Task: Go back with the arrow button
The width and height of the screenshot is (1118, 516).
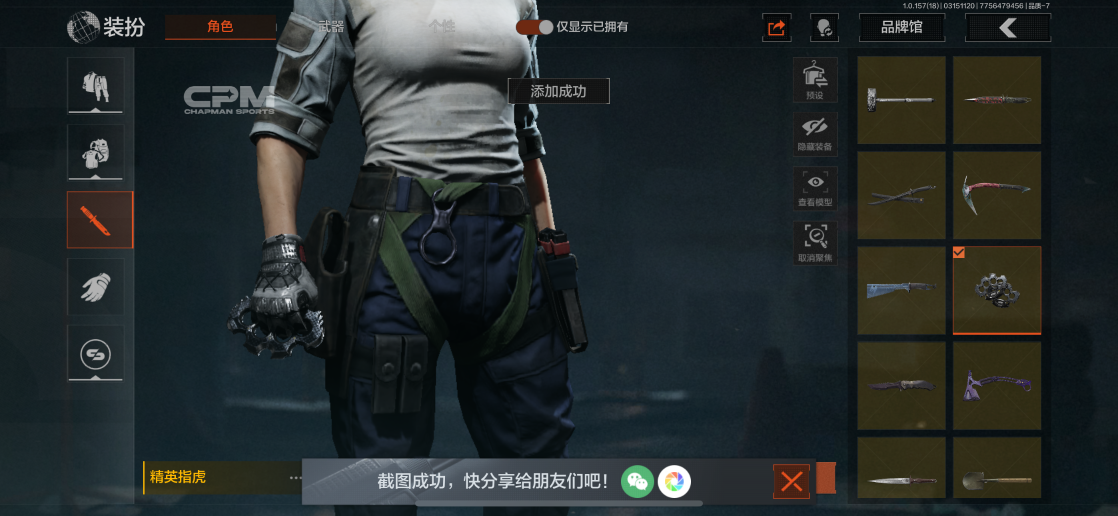Action: tap(1007, 28)
